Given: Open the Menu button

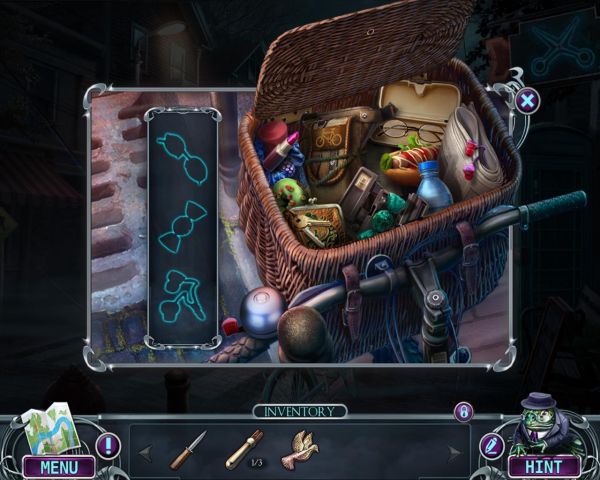Looking at the screenshot, I should (59, 466).
